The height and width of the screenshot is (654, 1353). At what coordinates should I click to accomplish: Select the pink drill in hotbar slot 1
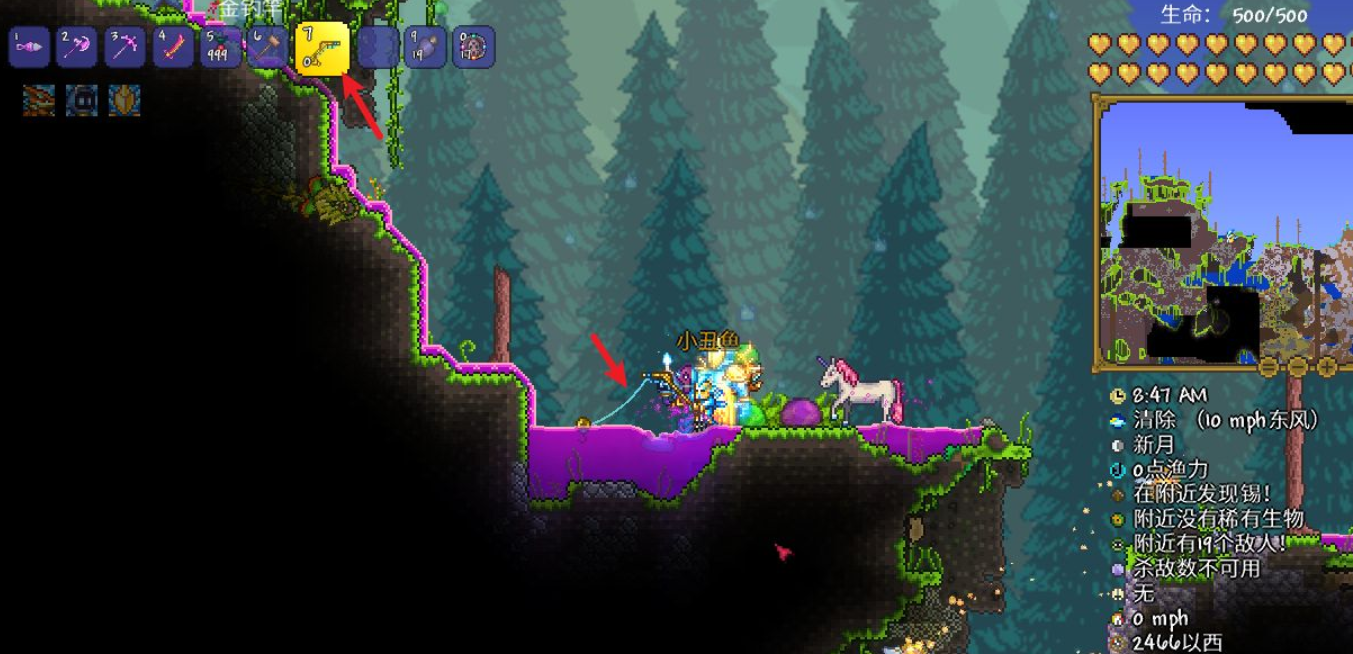coord(29,47)
